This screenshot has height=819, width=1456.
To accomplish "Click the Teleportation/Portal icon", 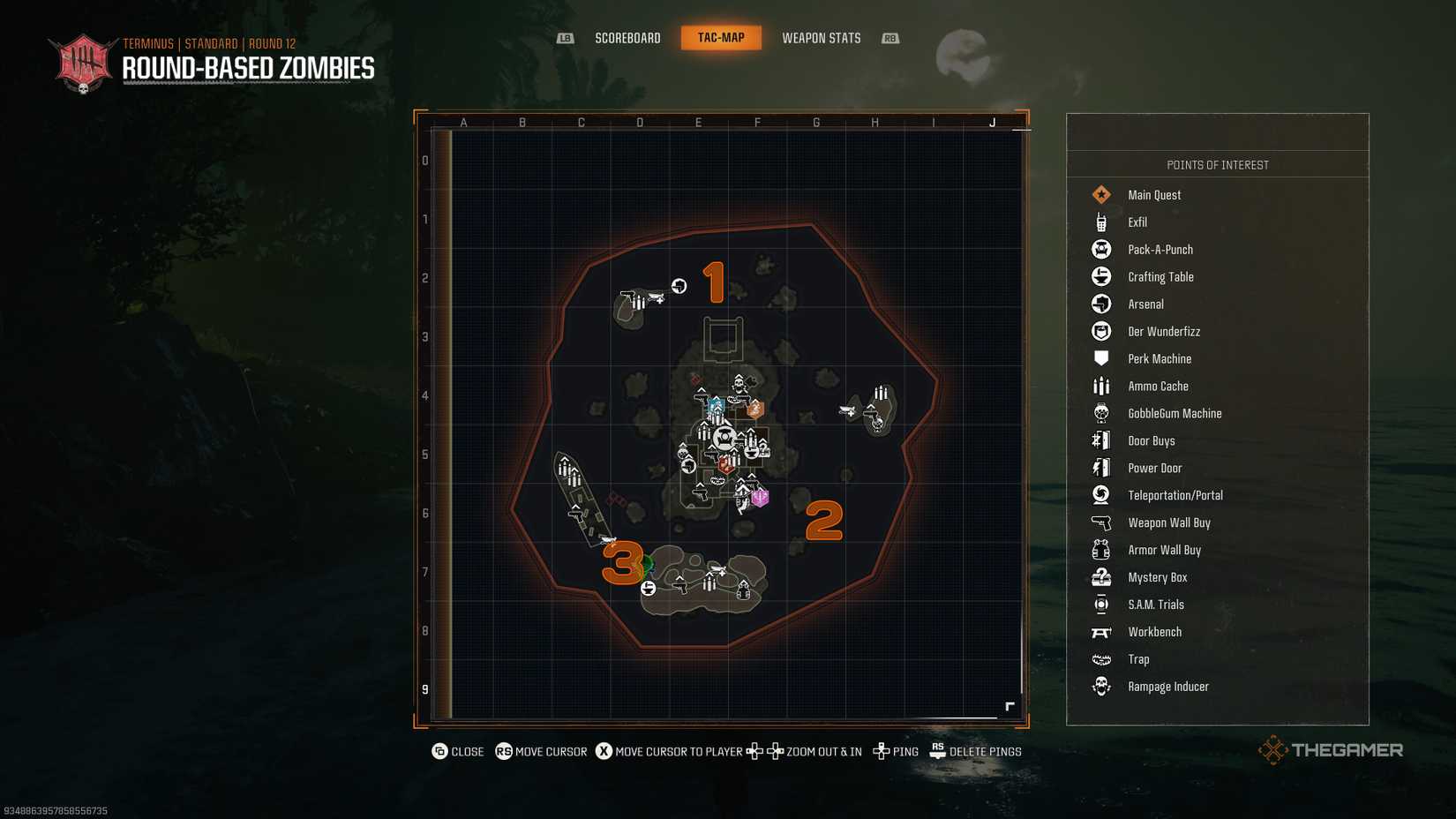I will 1100,495.
